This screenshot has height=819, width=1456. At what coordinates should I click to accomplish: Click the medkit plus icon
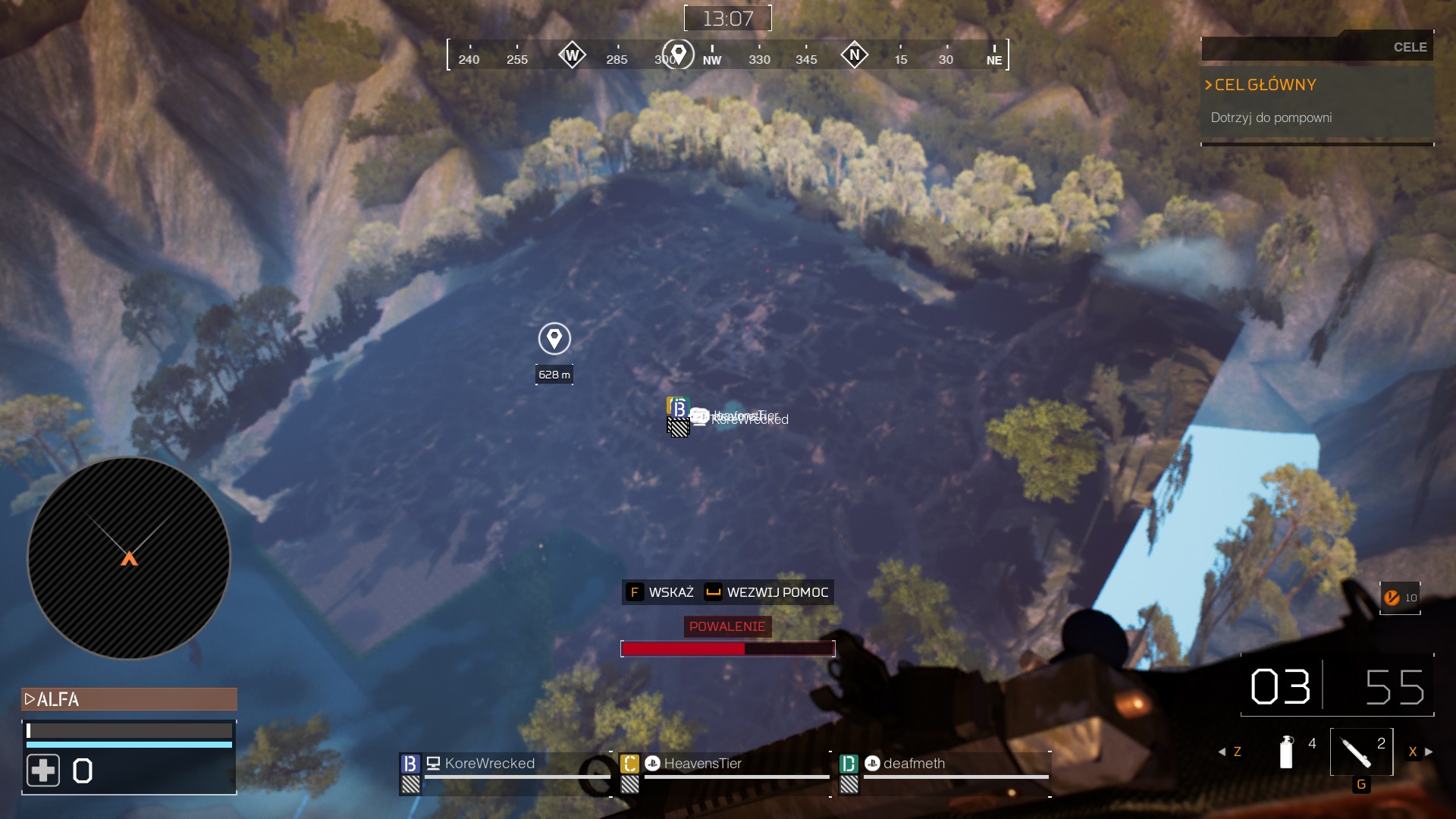(43, 770)
